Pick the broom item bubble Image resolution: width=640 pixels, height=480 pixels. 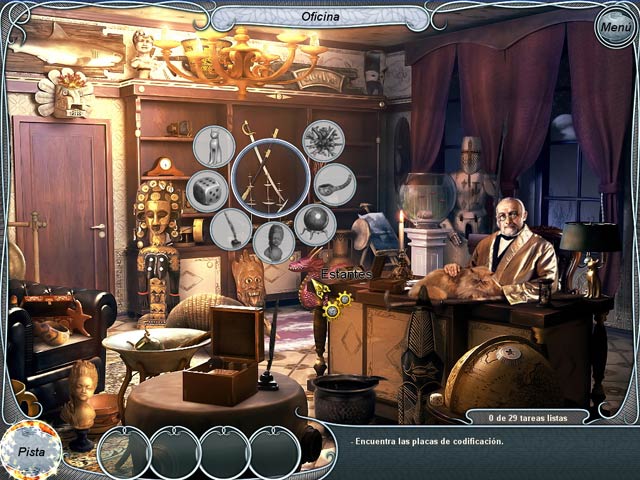click(x=230, y=229)
